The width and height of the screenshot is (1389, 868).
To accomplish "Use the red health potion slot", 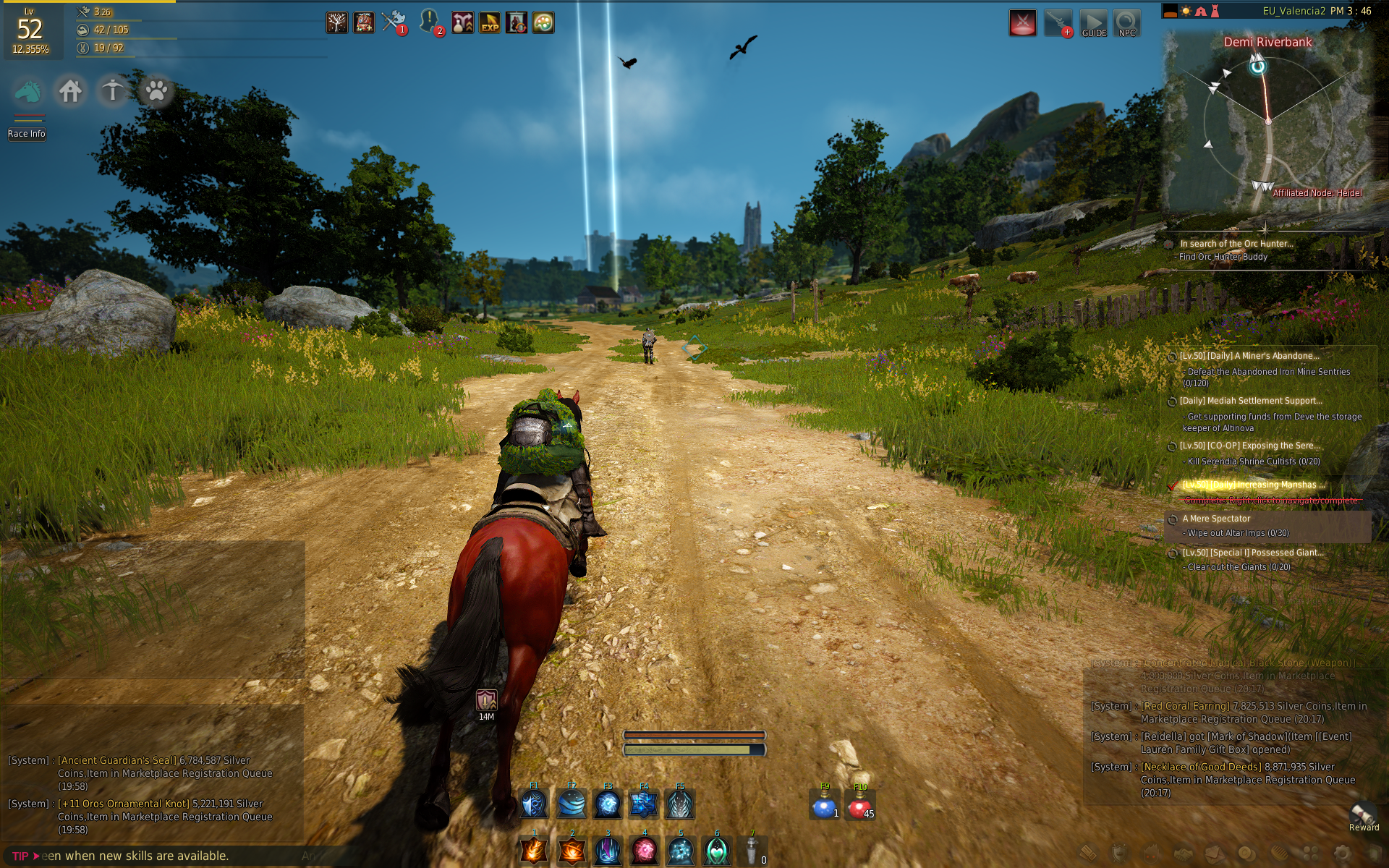I will pyautogui.click(x=859, y=806).
